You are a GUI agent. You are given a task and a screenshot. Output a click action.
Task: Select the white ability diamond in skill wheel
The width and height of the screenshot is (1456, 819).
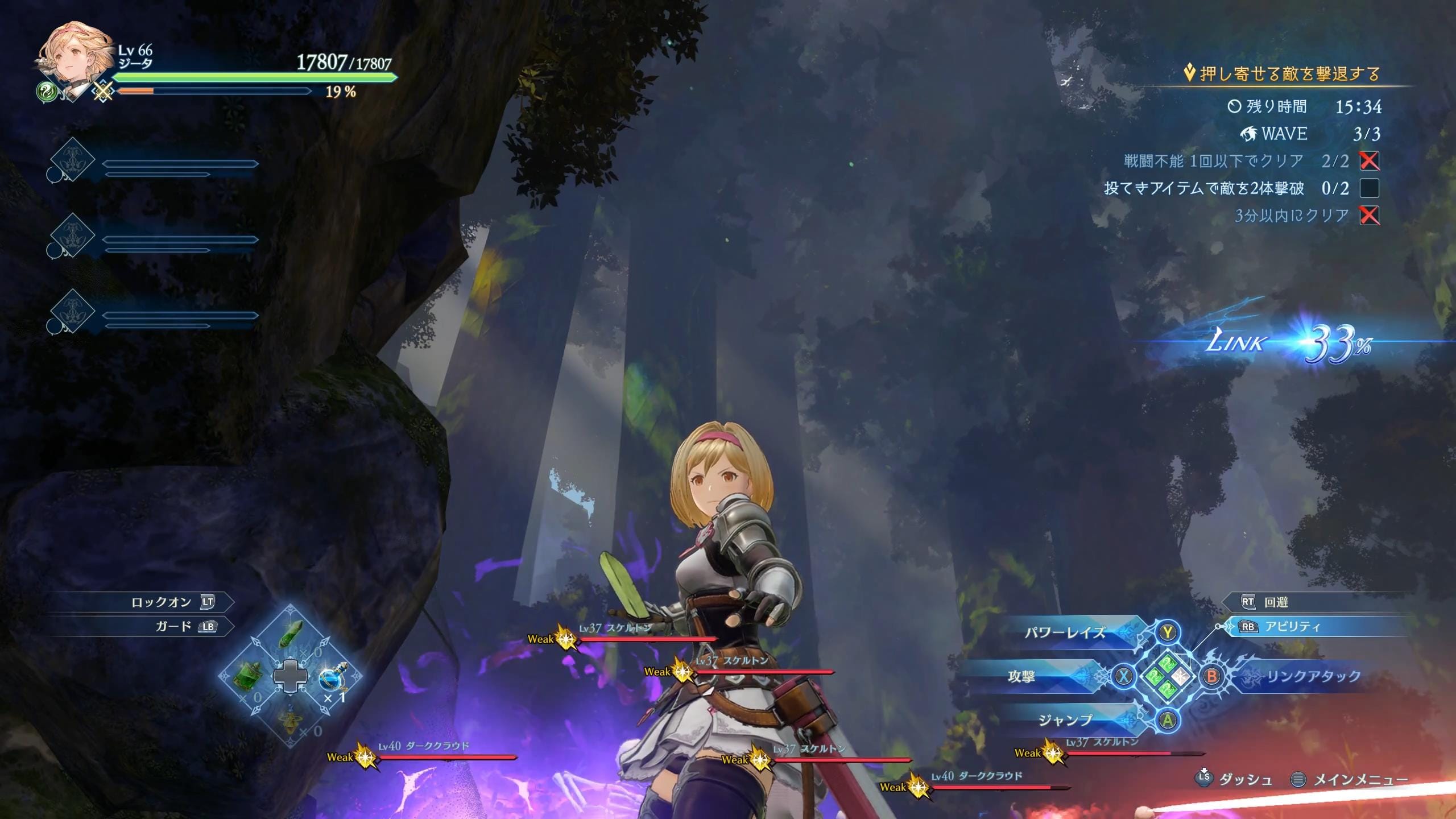[1182, 676]
